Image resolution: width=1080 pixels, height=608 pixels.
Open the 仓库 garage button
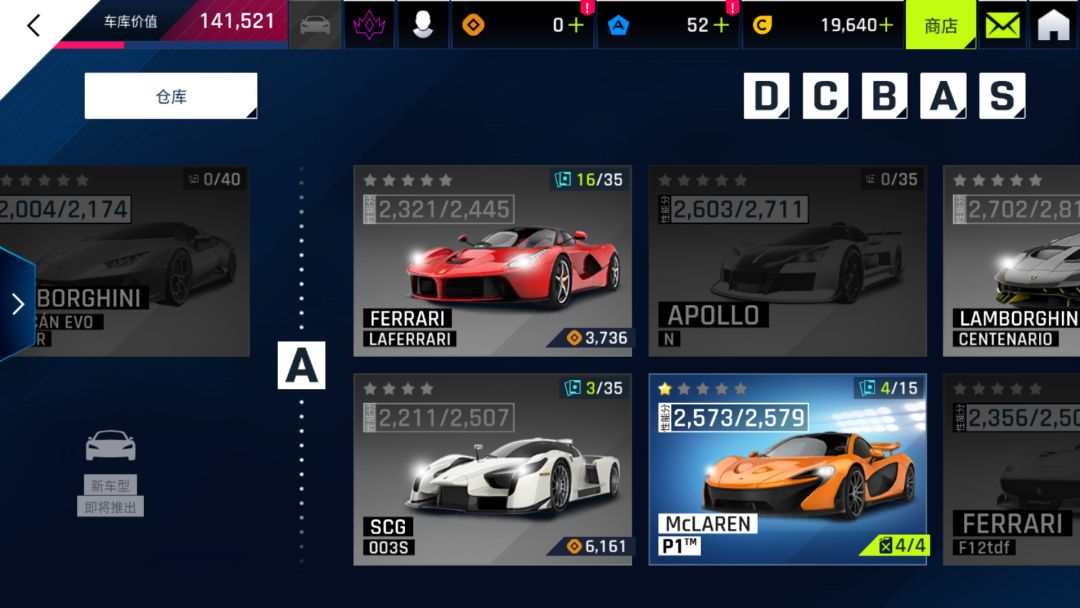tap(171, 96)
